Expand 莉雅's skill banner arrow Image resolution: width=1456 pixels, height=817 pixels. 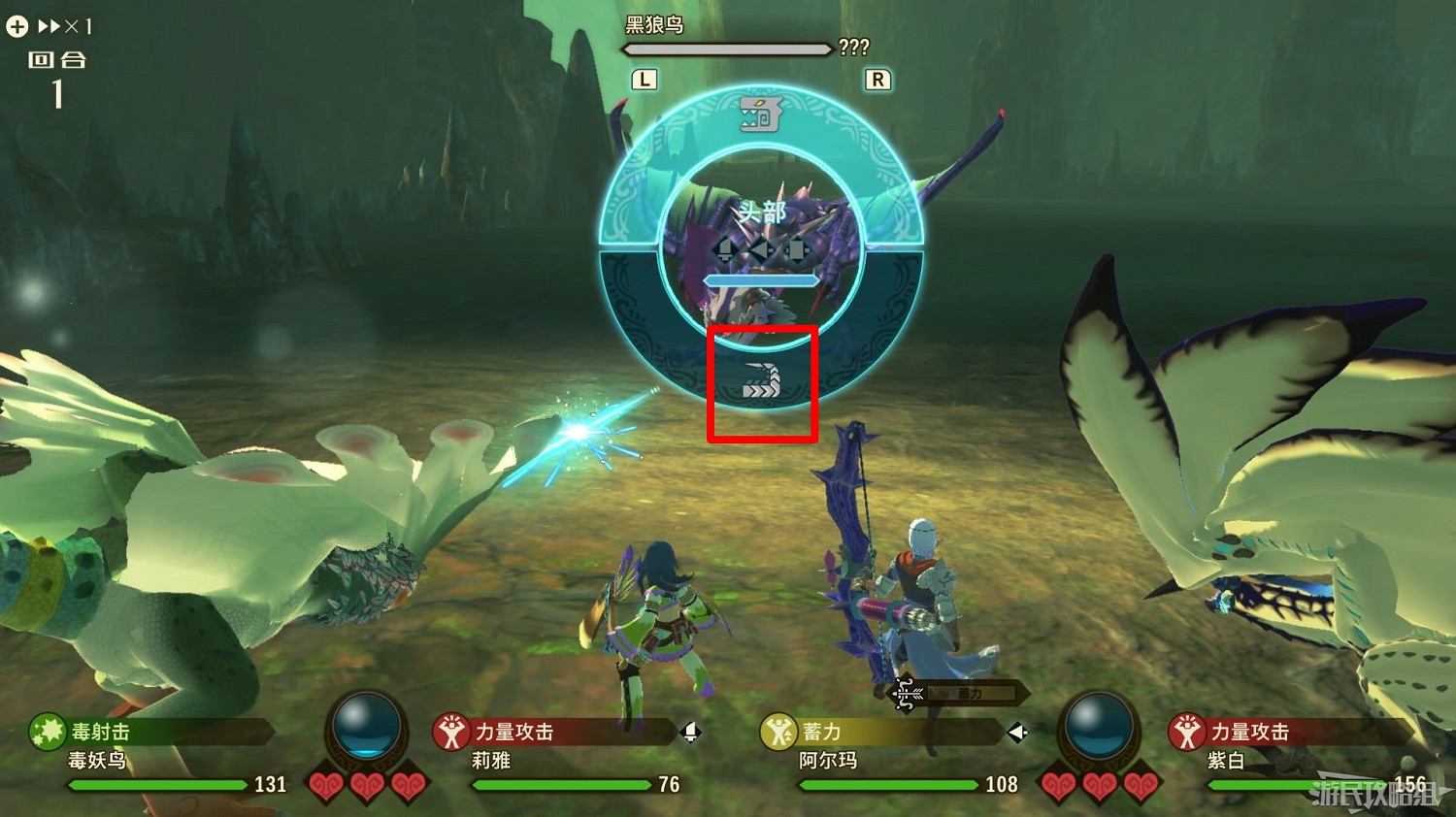(x=692, y=733)
